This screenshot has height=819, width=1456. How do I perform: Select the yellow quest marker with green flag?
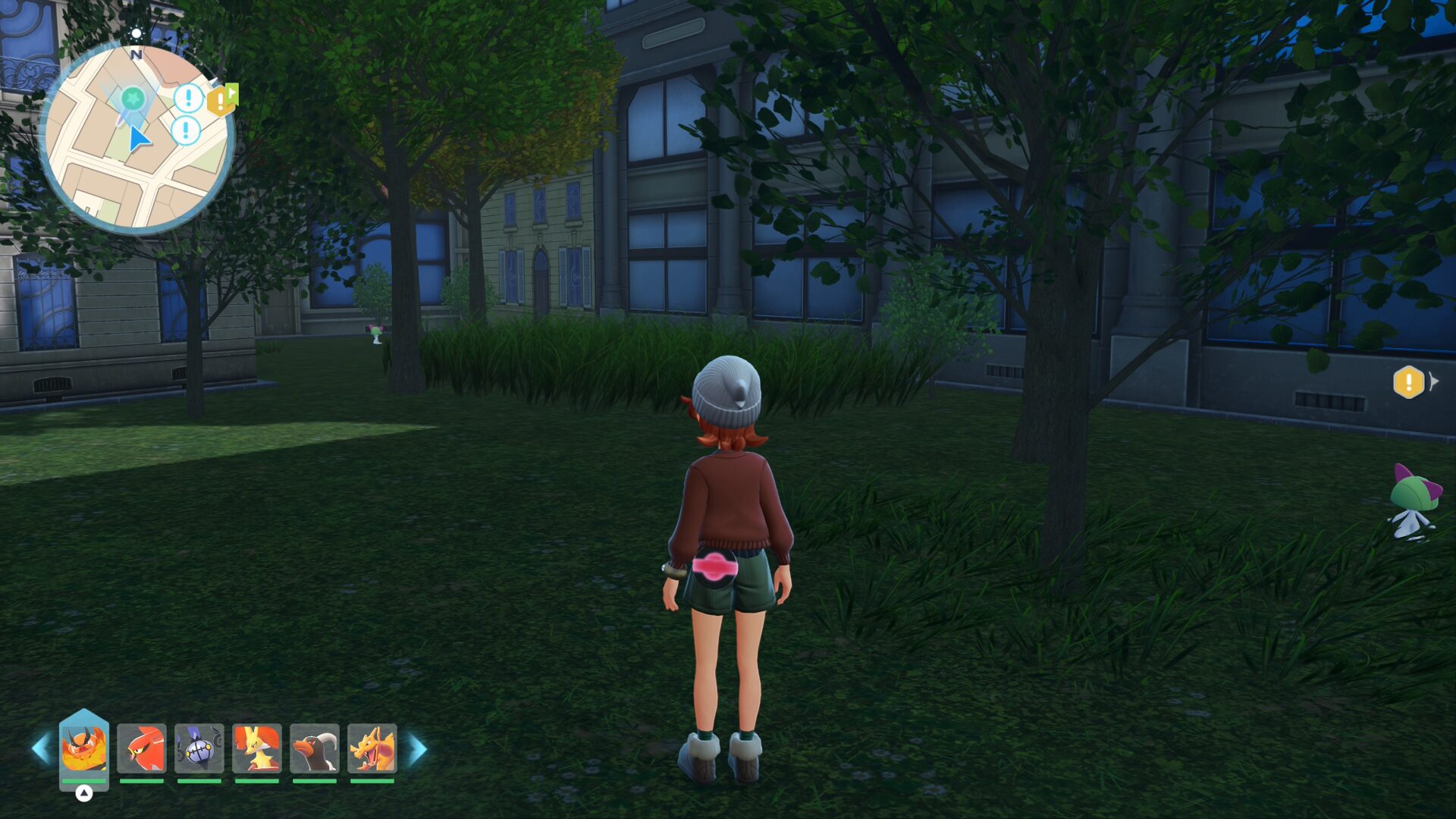click(222, 99)
